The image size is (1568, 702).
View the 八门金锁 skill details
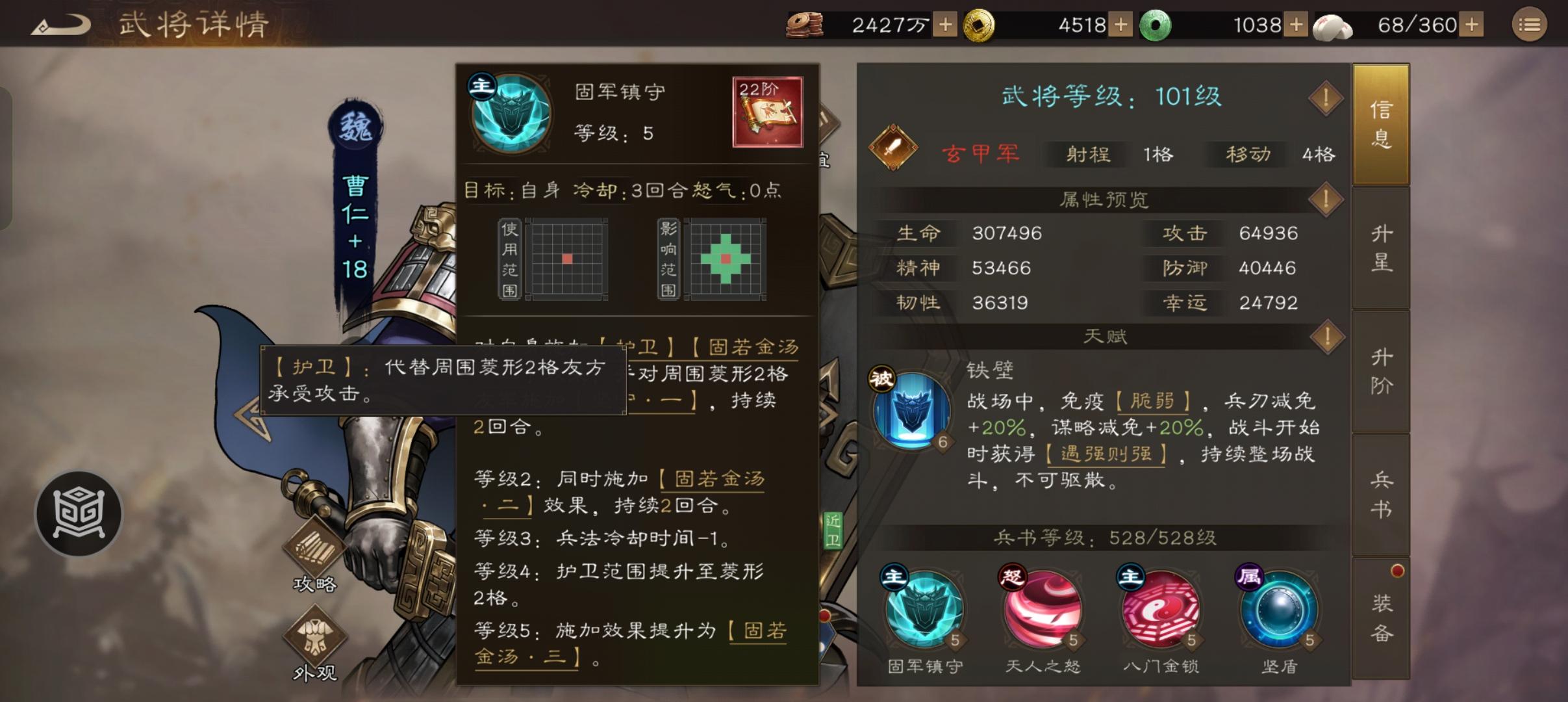[x=1163, y=611]
